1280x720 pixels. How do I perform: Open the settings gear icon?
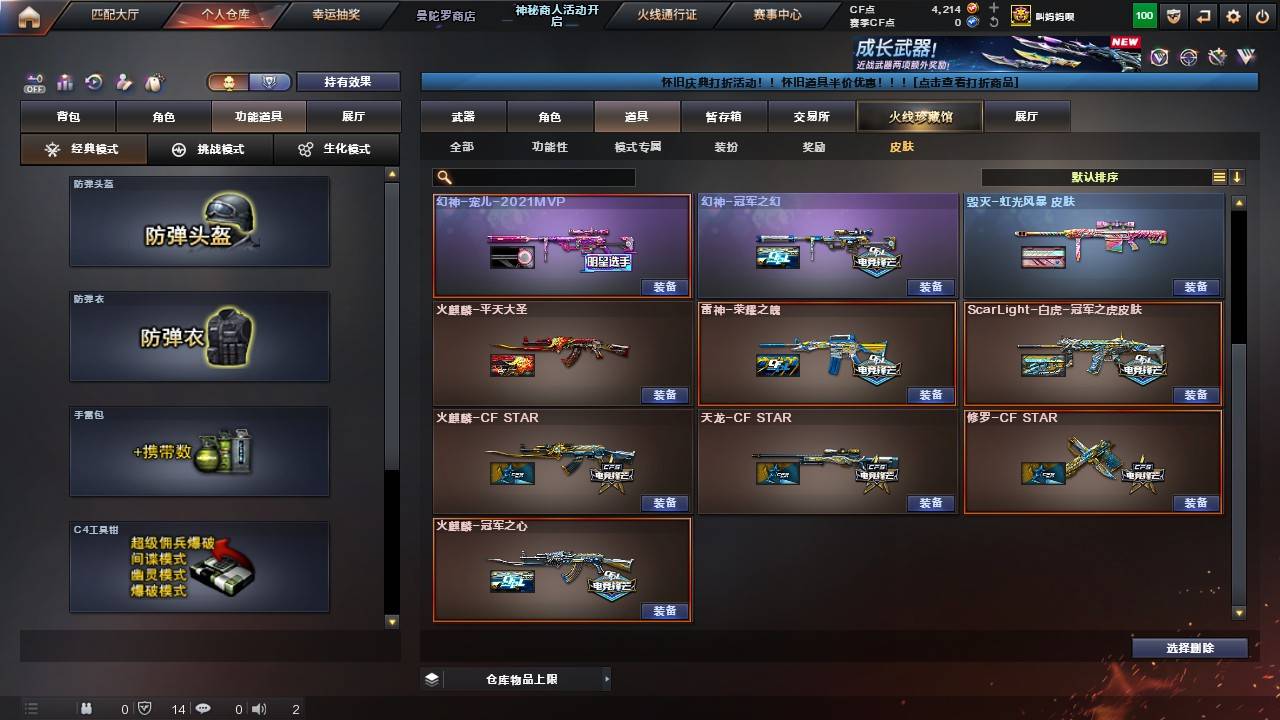[x=1234, y=14]
